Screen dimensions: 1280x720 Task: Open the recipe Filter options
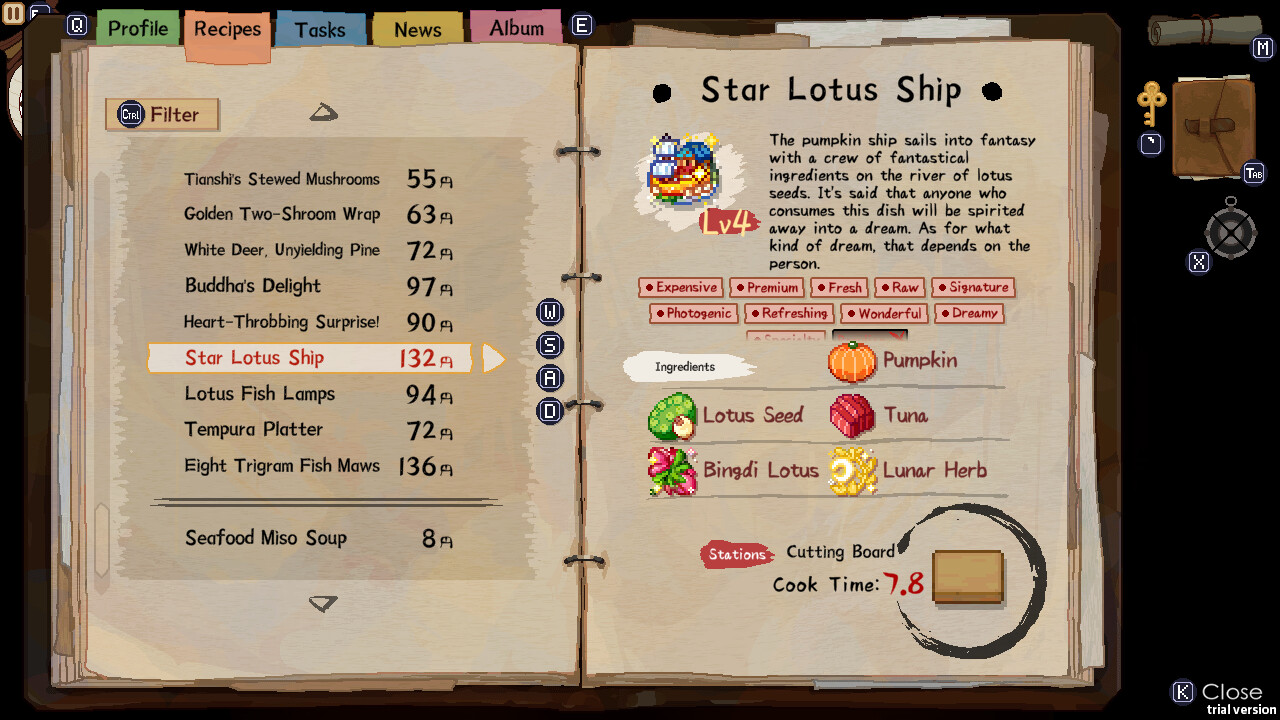point(161,114)
